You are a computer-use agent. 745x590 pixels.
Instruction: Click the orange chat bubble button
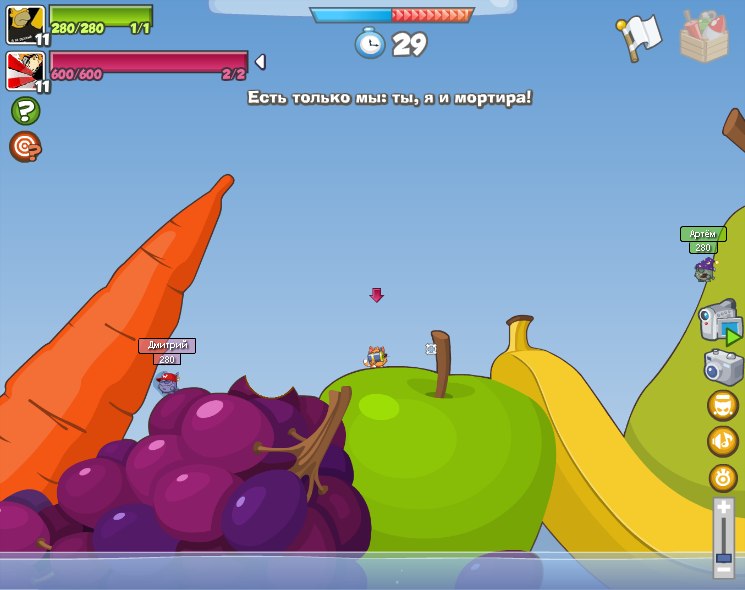click(x=723, y=405)
